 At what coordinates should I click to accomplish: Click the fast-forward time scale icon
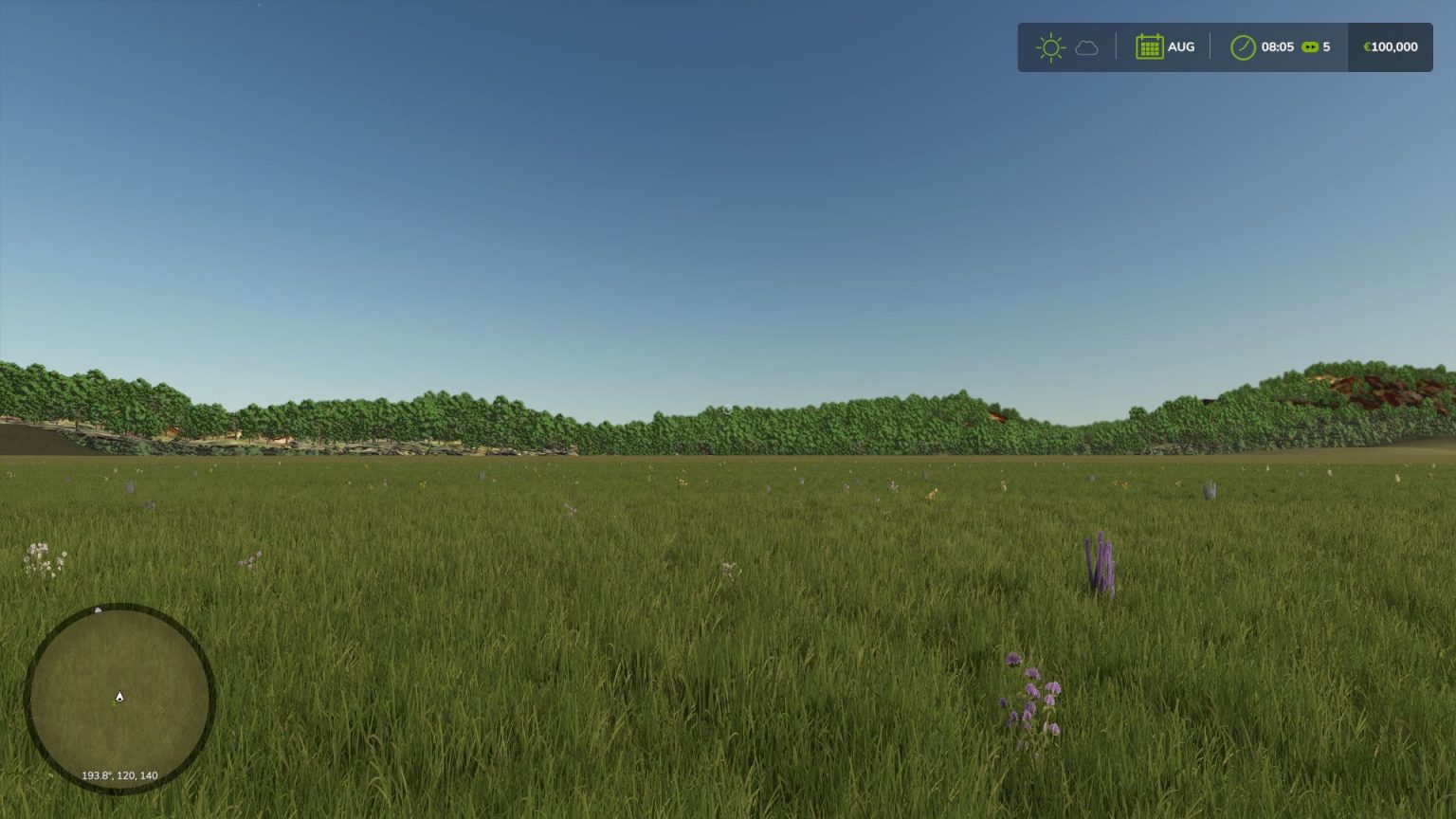pos(1310,45)
